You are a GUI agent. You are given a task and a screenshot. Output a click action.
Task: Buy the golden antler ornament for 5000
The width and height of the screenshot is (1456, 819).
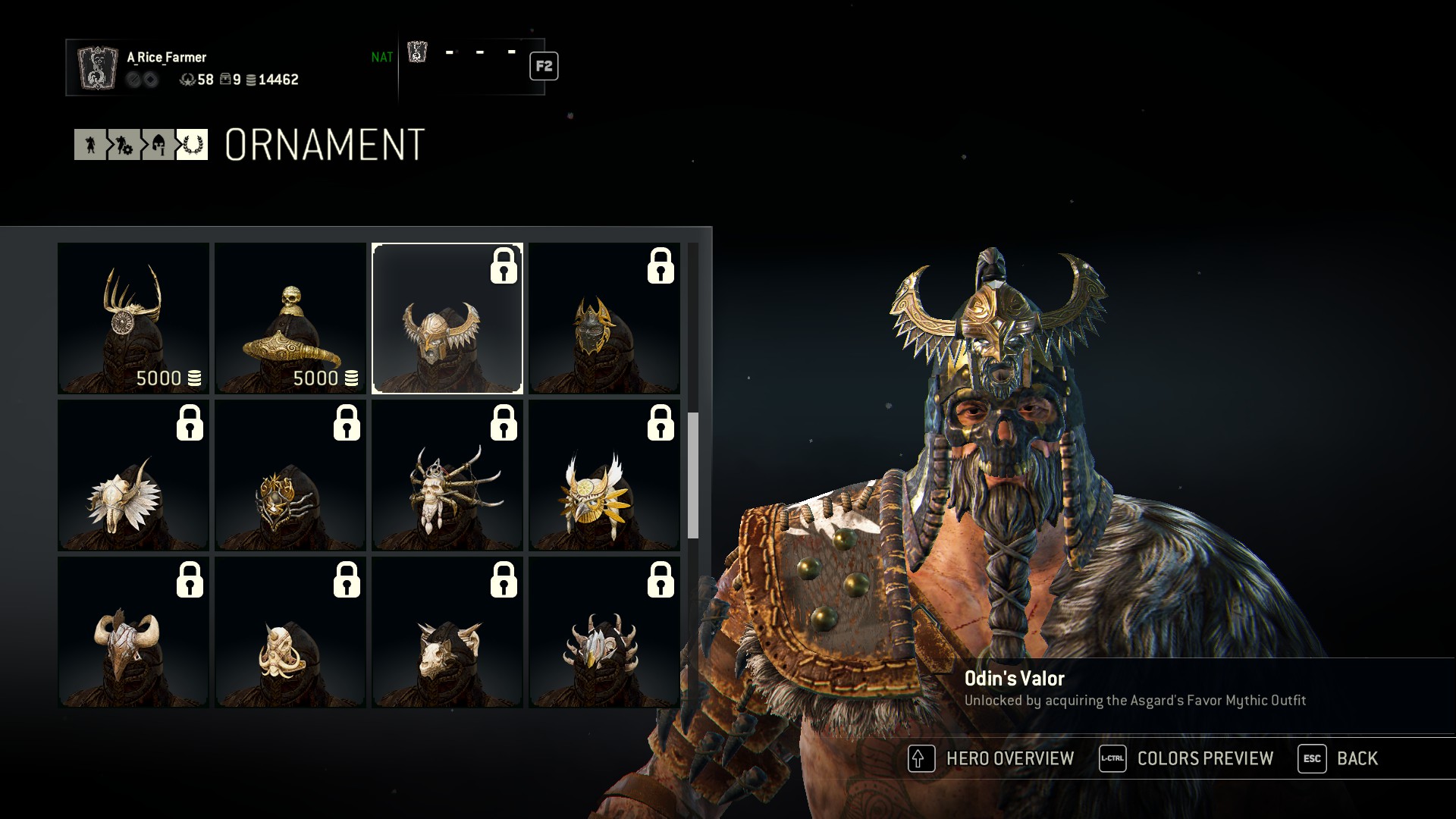click(x=133, y=318)
